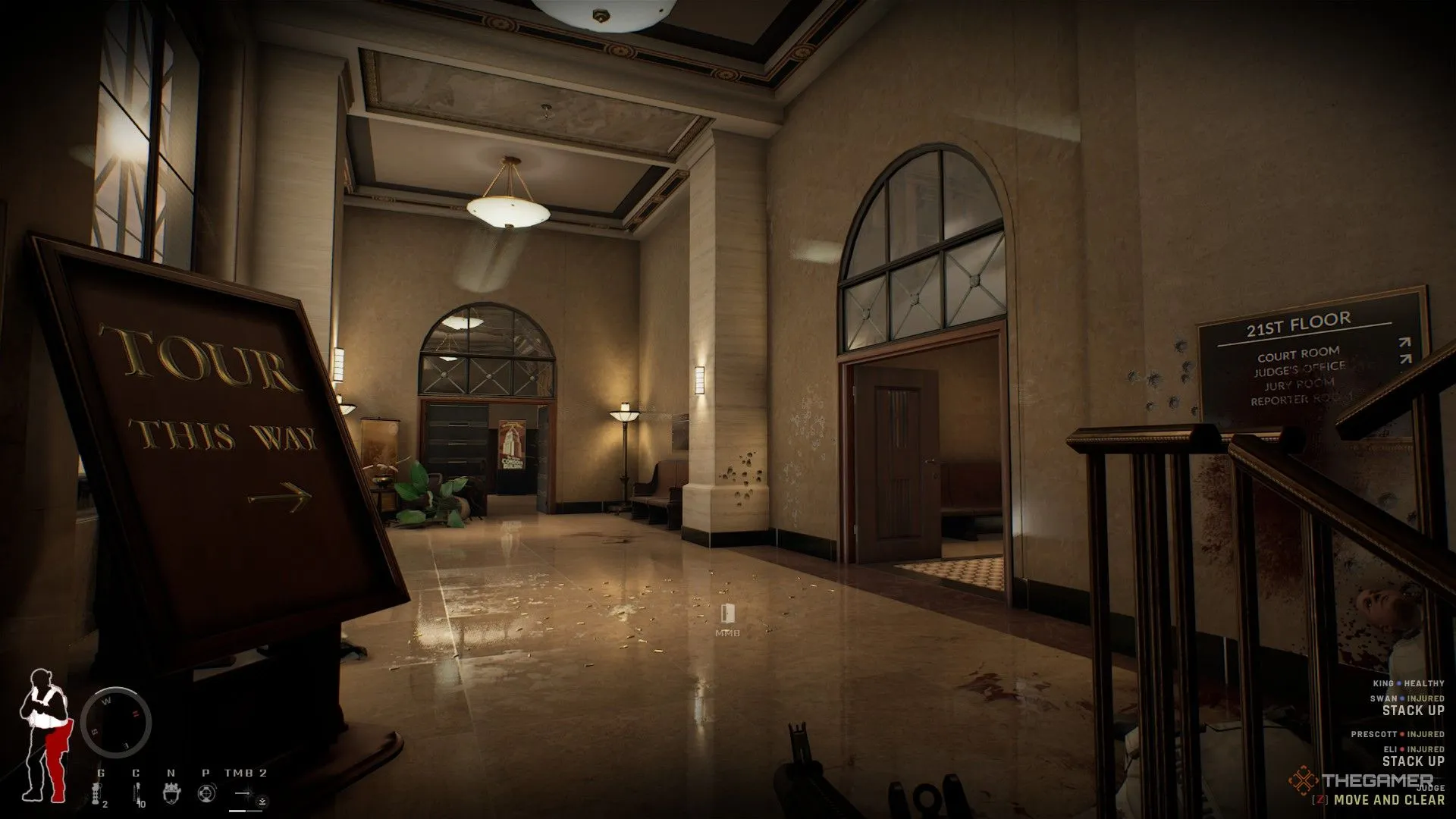Viewport: 1456px width, 819px height.
Task: Select the optic sight icon labeled P
Action: (x=205, y=794)
